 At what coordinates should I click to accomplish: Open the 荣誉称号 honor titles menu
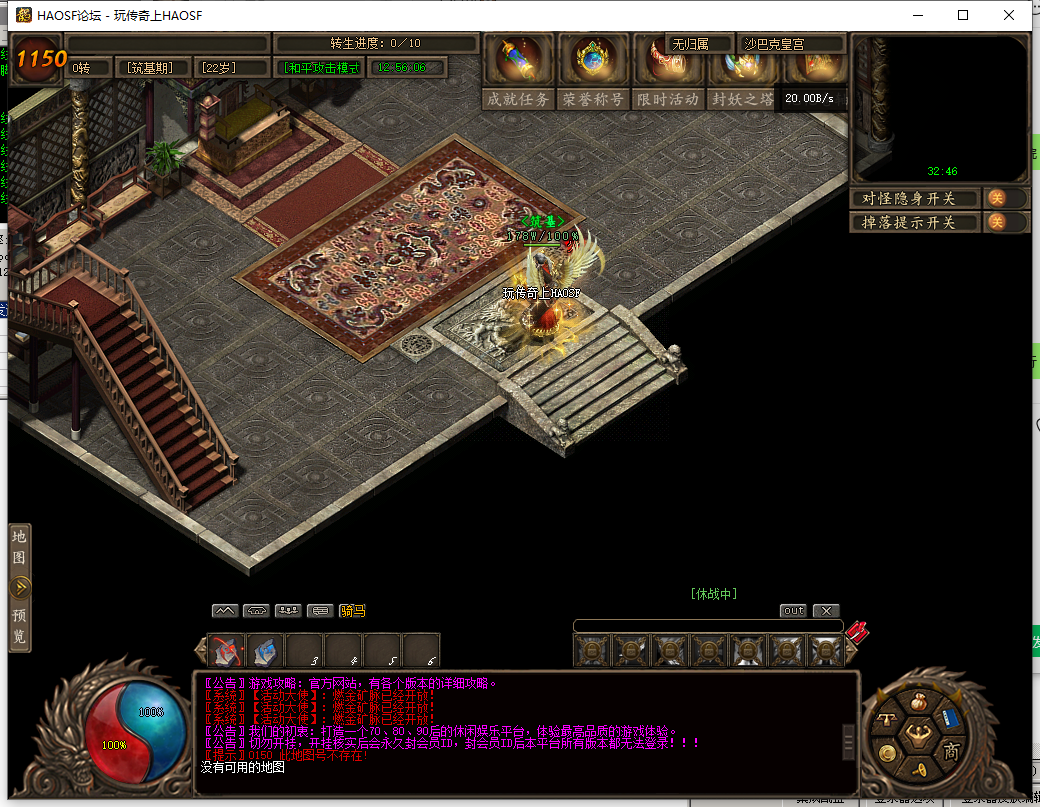(593, 99)
